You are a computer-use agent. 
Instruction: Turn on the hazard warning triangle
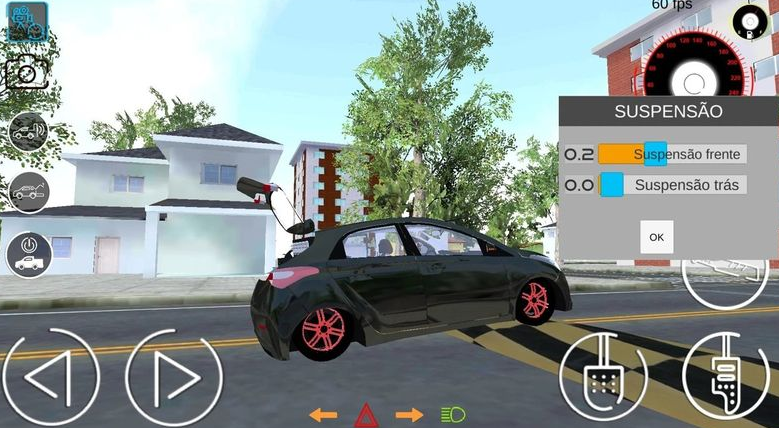point(366,414)
